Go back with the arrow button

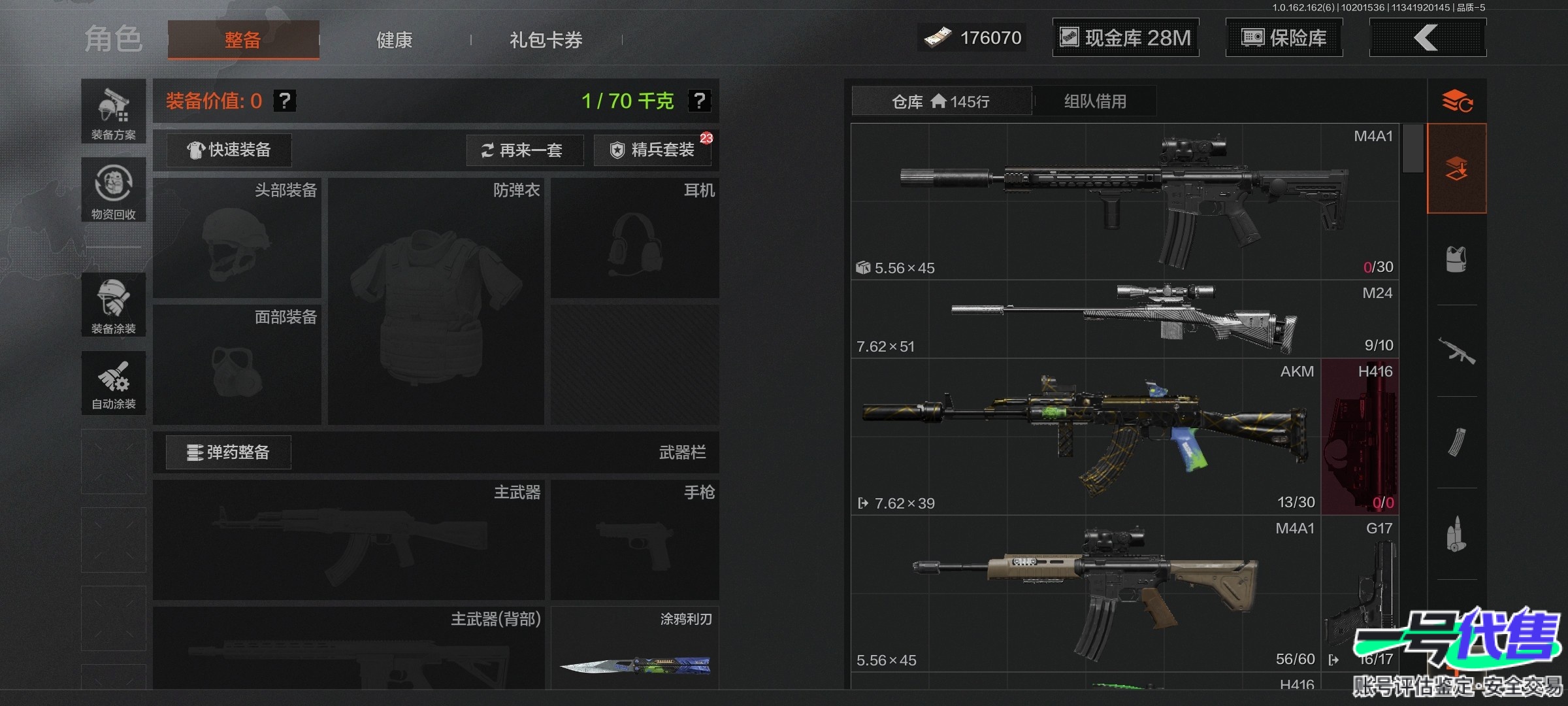coord(1427,38)
